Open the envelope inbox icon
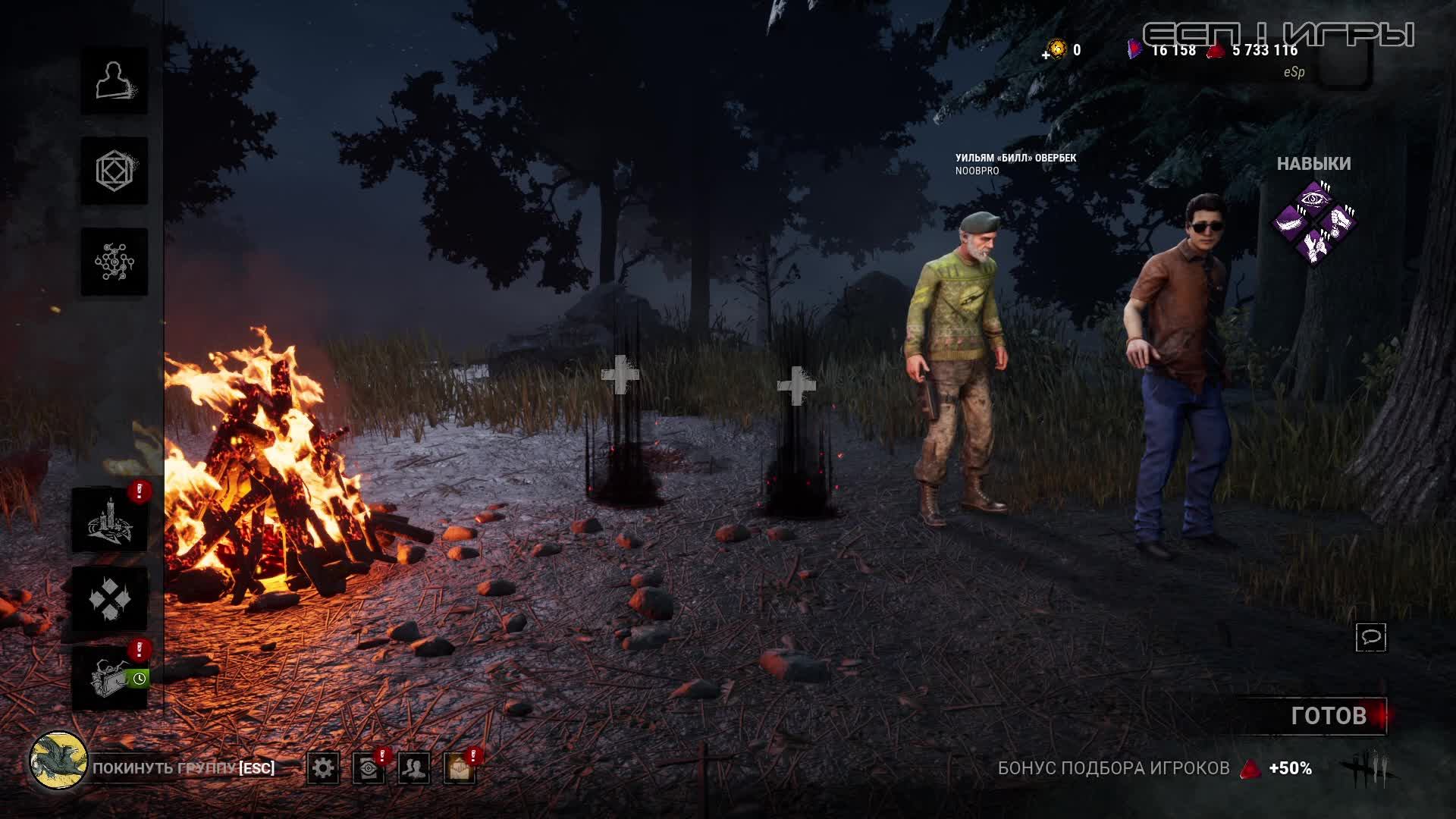This screenshot has width=1456, height=819. 460,768
